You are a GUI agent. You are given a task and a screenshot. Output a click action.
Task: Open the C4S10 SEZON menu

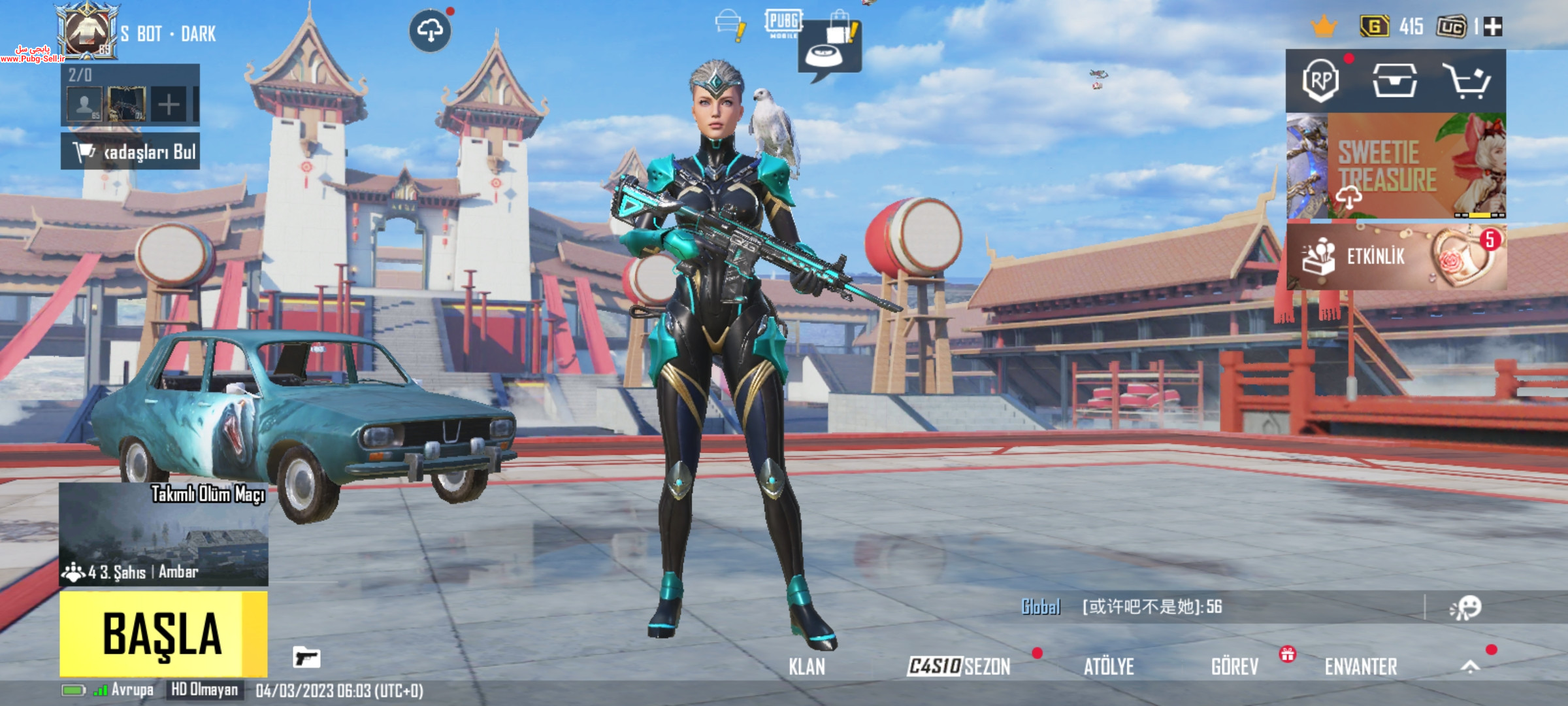pyautogui.click(x=959, y=667)
